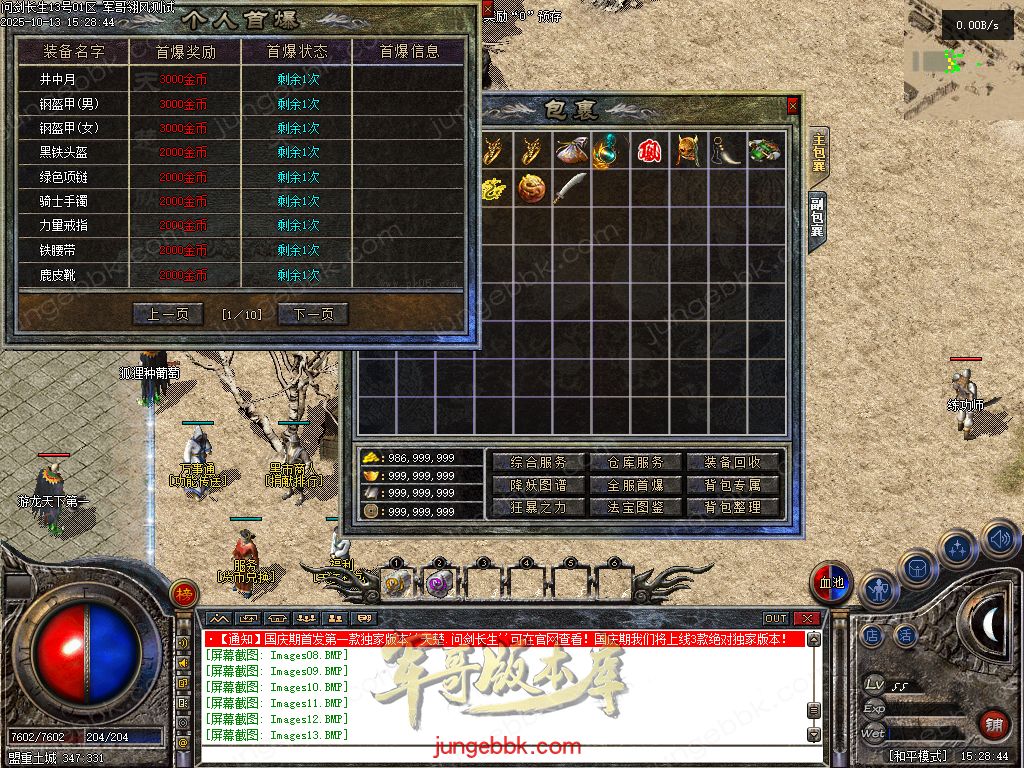The height and width of the screenshot is (768, 1024).
Task: Open the 血池 blood pool orb
Action: 831,583
